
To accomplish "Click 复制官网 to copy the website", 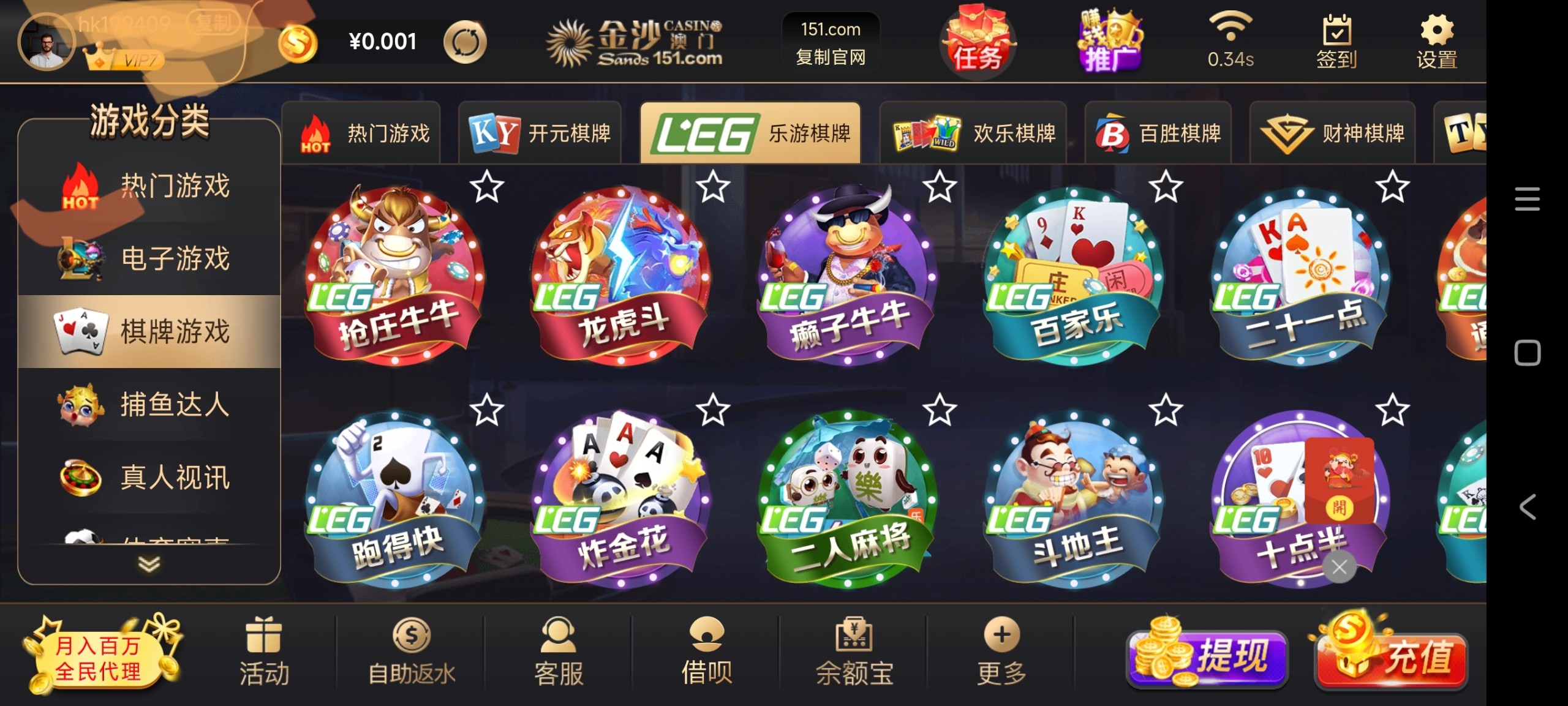I will [x=830, y=61].
